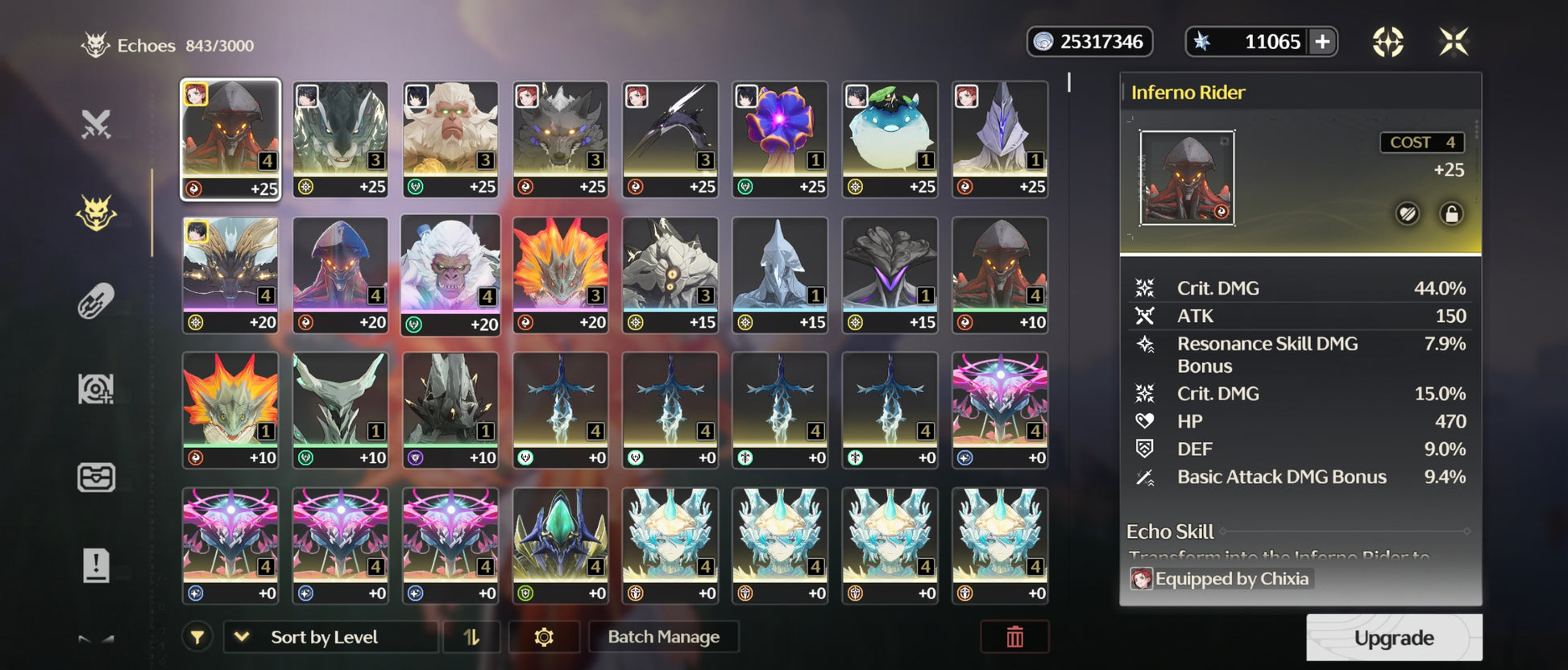Screen dimensions: 1568x670
Task: Toggle the lock icon on Inferno Rider
Action: (1451, 214)
